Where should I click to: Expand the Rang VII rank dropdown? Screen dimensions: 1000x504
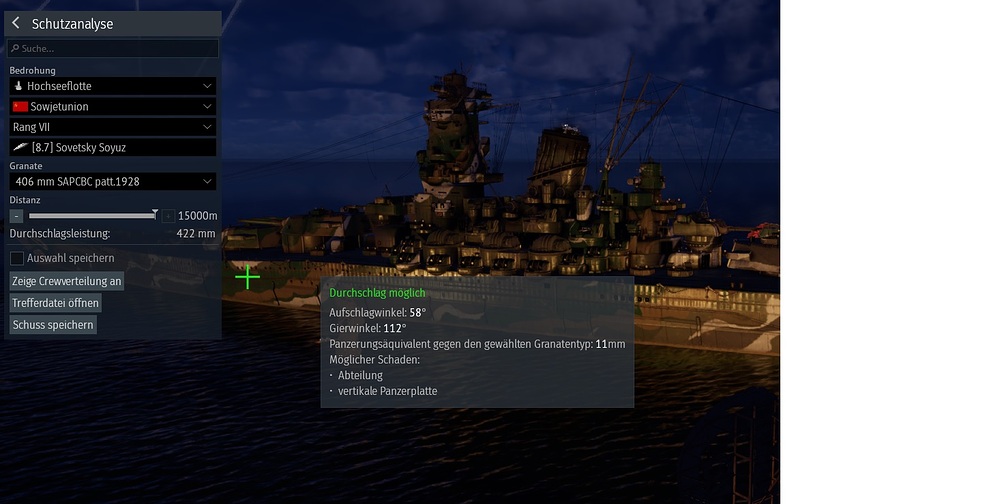pyautogui.click(x=113, y=127)
